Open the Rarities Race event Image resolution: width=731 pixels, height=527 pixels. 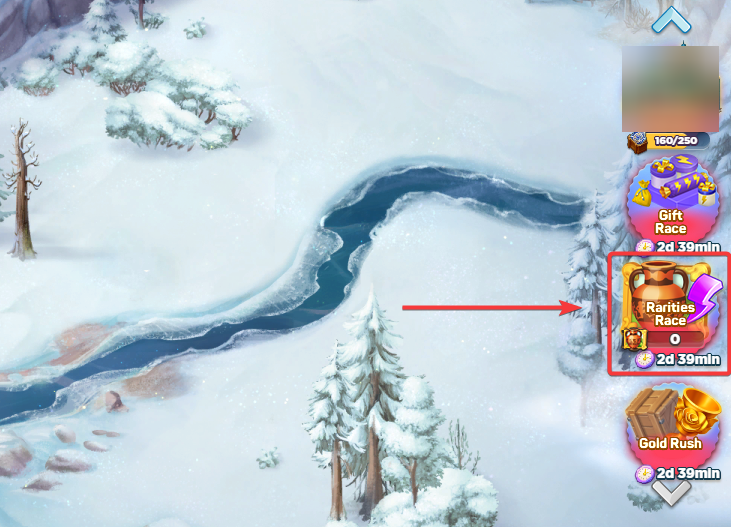[669, 305]
